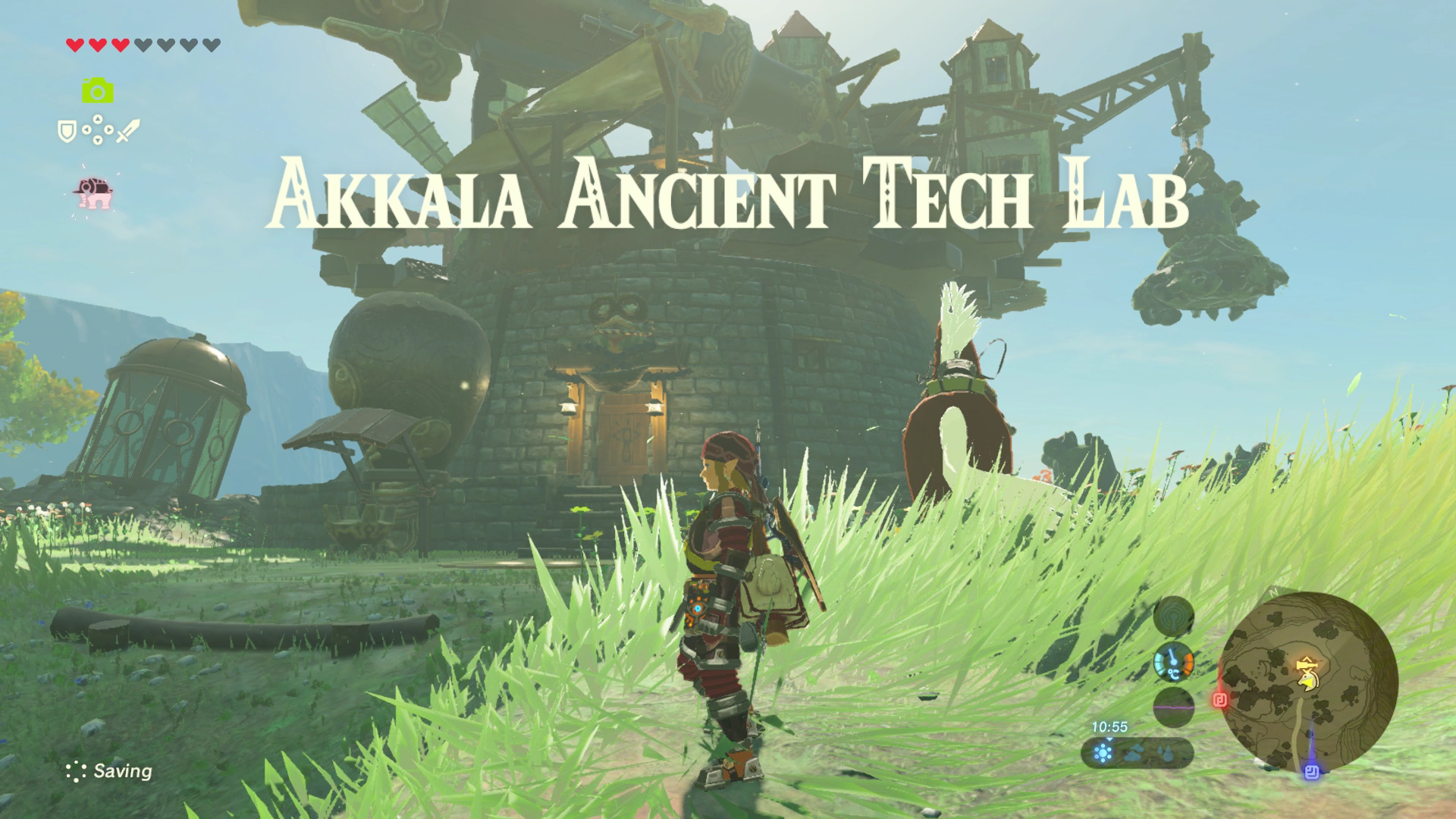Select the Camera rune icon
The width and height of the screenshot is (1456, 819).
pos(97,90)
